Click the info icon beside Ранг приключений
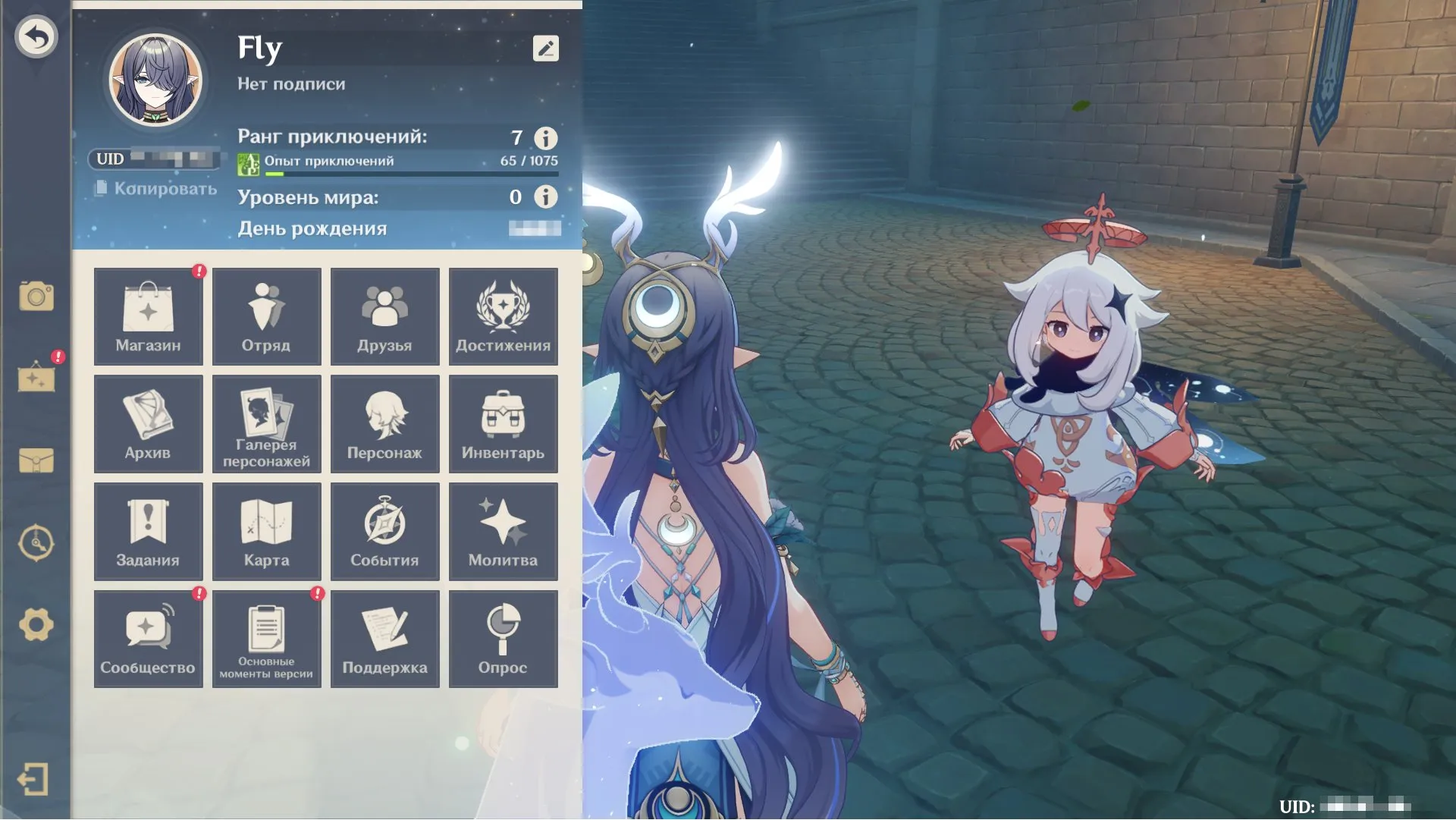The height and width of the screenshot is (820, 1456). pyautogui.click(x=544, y=138)
